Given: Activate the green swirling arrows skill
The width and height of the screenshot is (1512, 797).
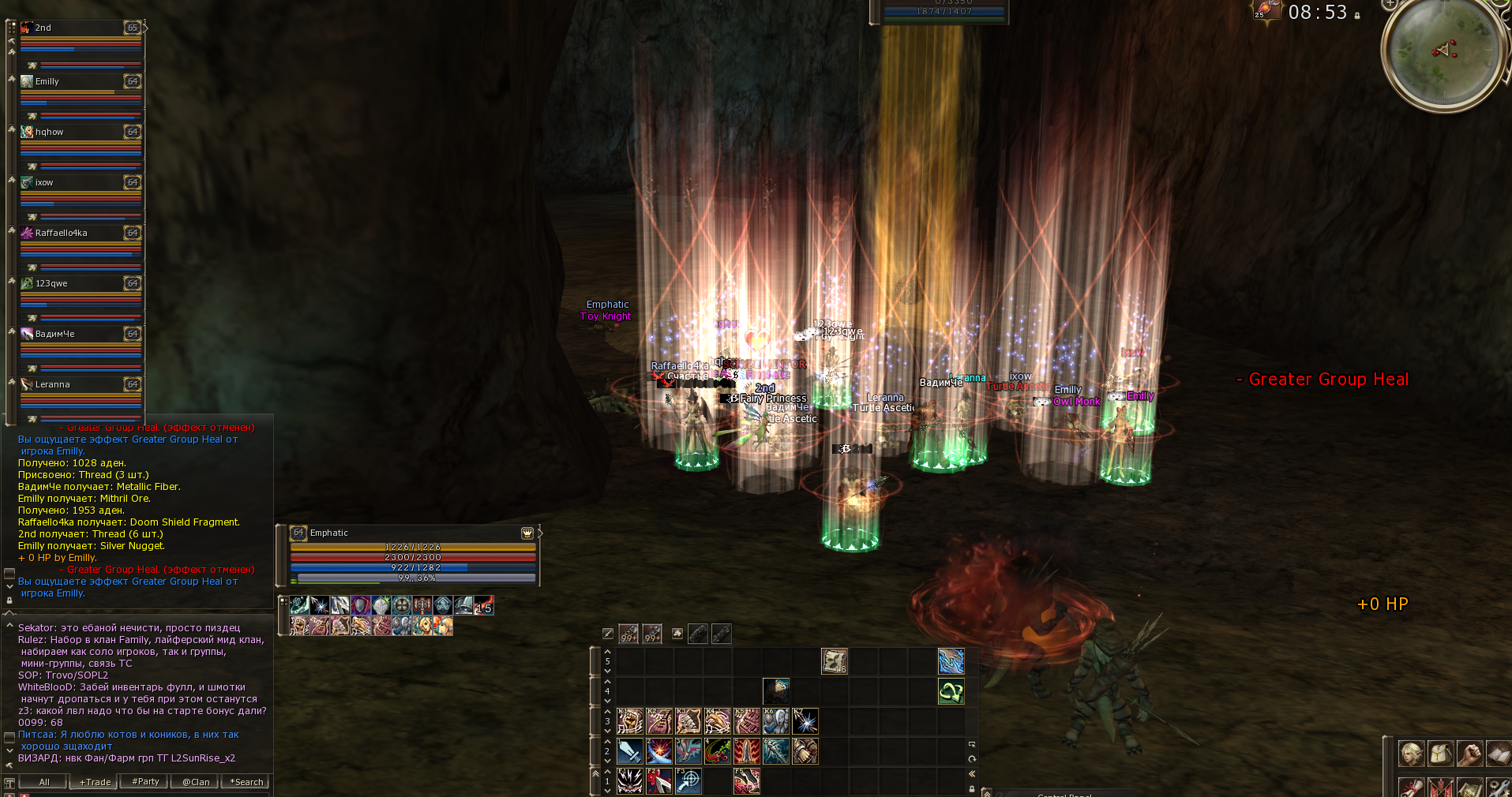Looking at the screenshot, I should [x=951, y=692].
